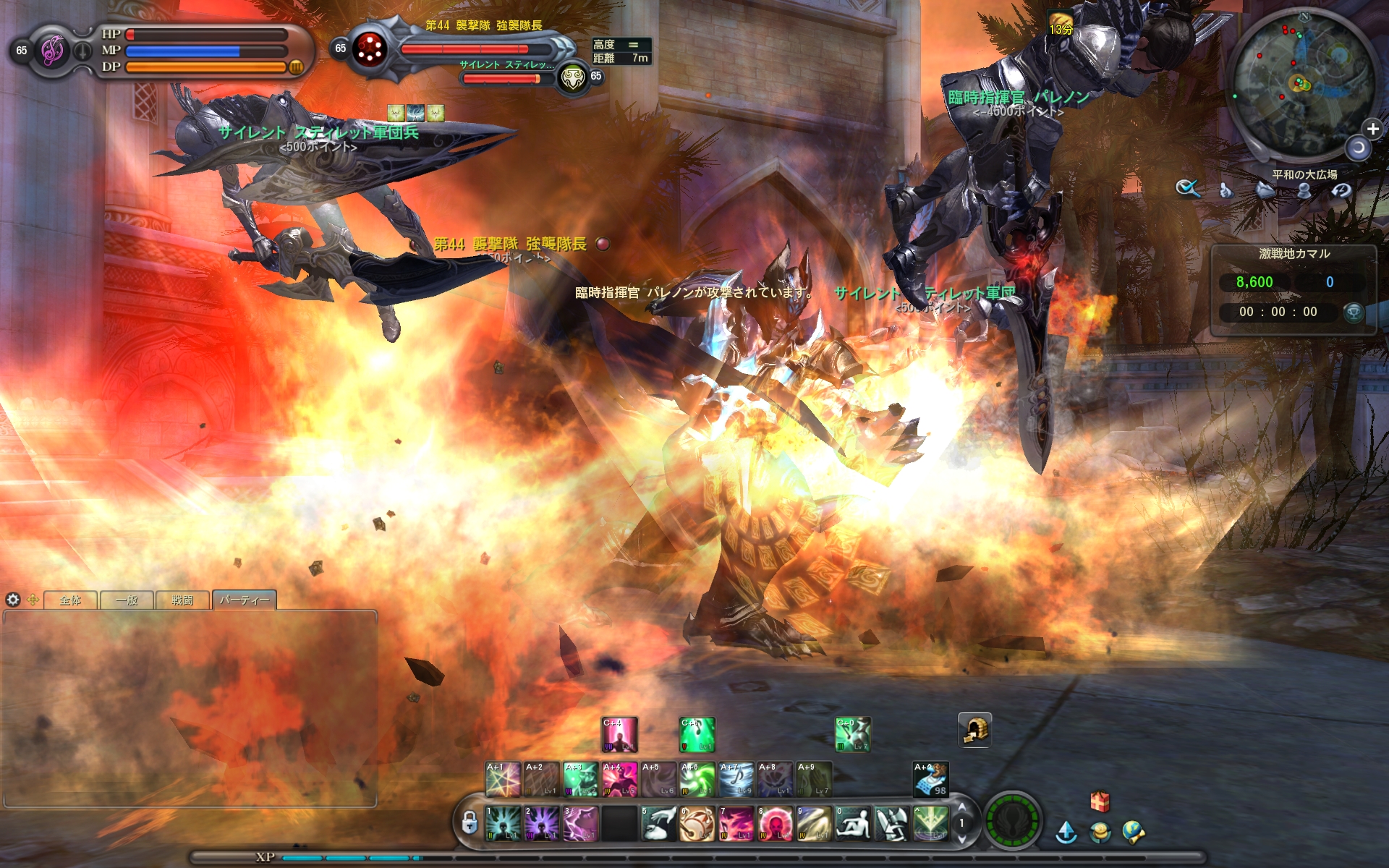
Task: Switch to the 全体 chat tab
Action: pos(70,600)
